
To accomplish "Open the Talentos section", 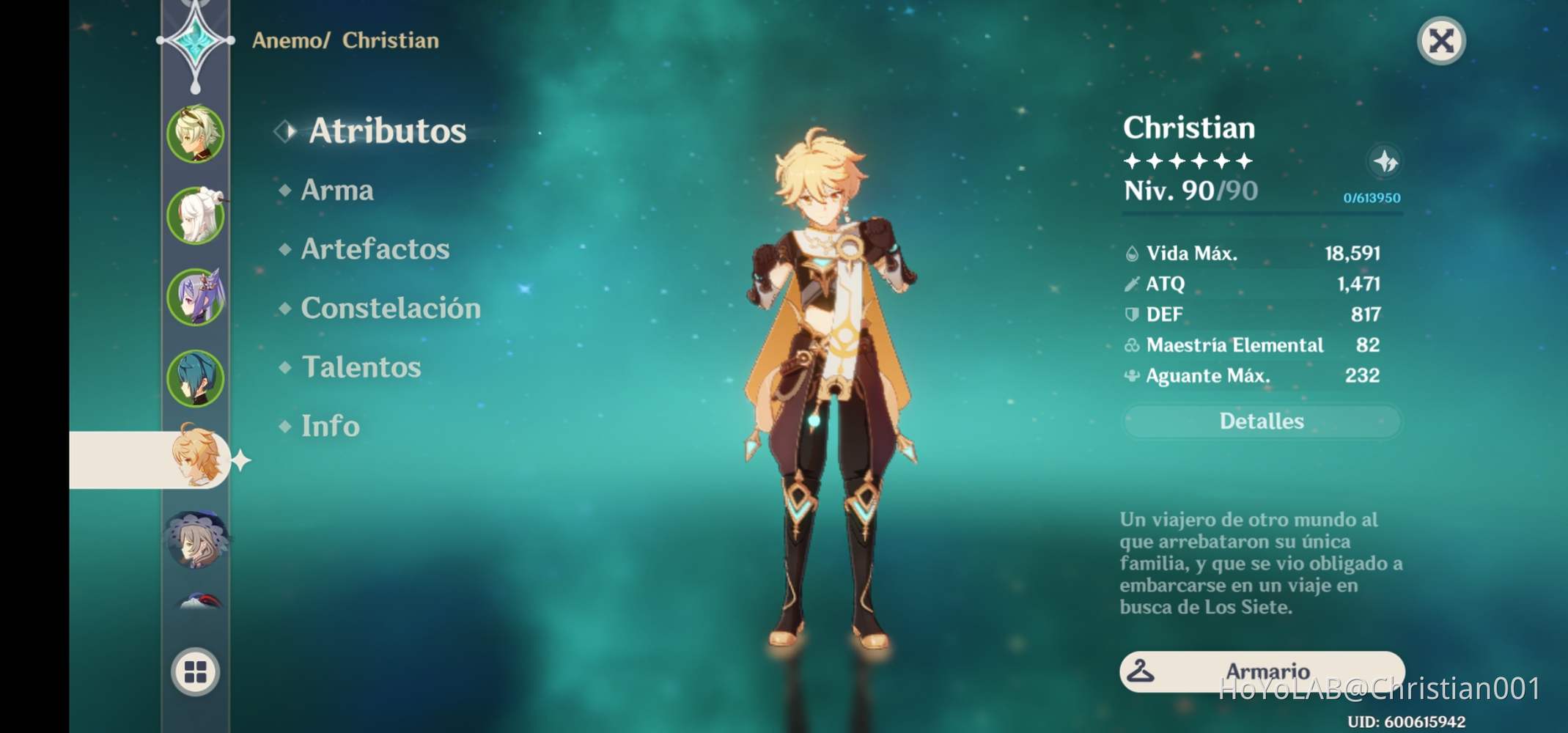I will tap(362, 366).
